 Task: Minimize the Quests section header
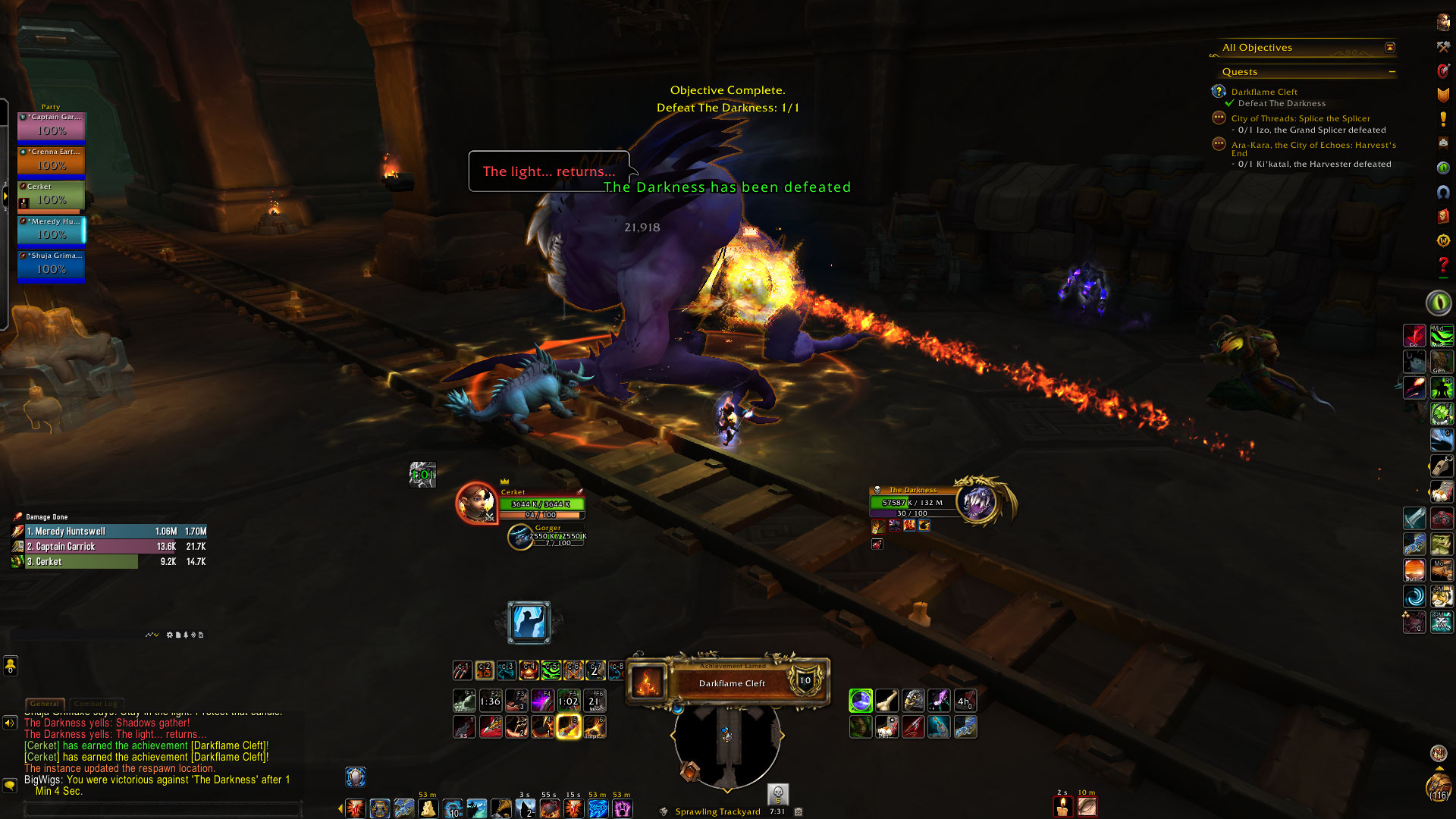click(1392, 72)
